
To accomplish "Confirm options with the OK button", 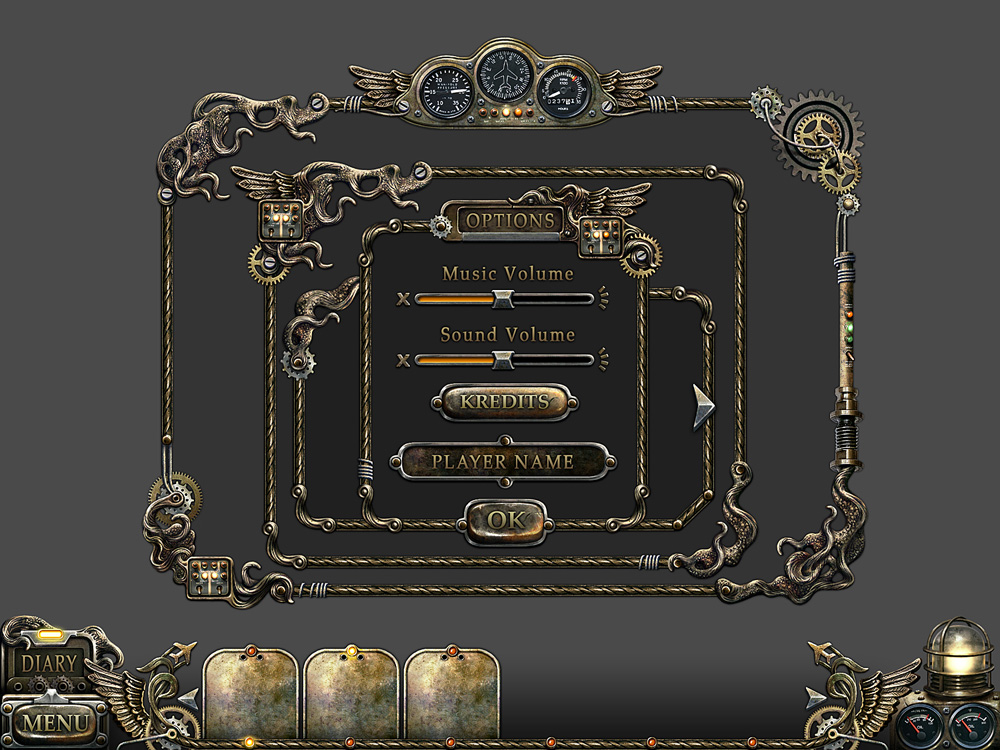I will click(x=505, y=520).
